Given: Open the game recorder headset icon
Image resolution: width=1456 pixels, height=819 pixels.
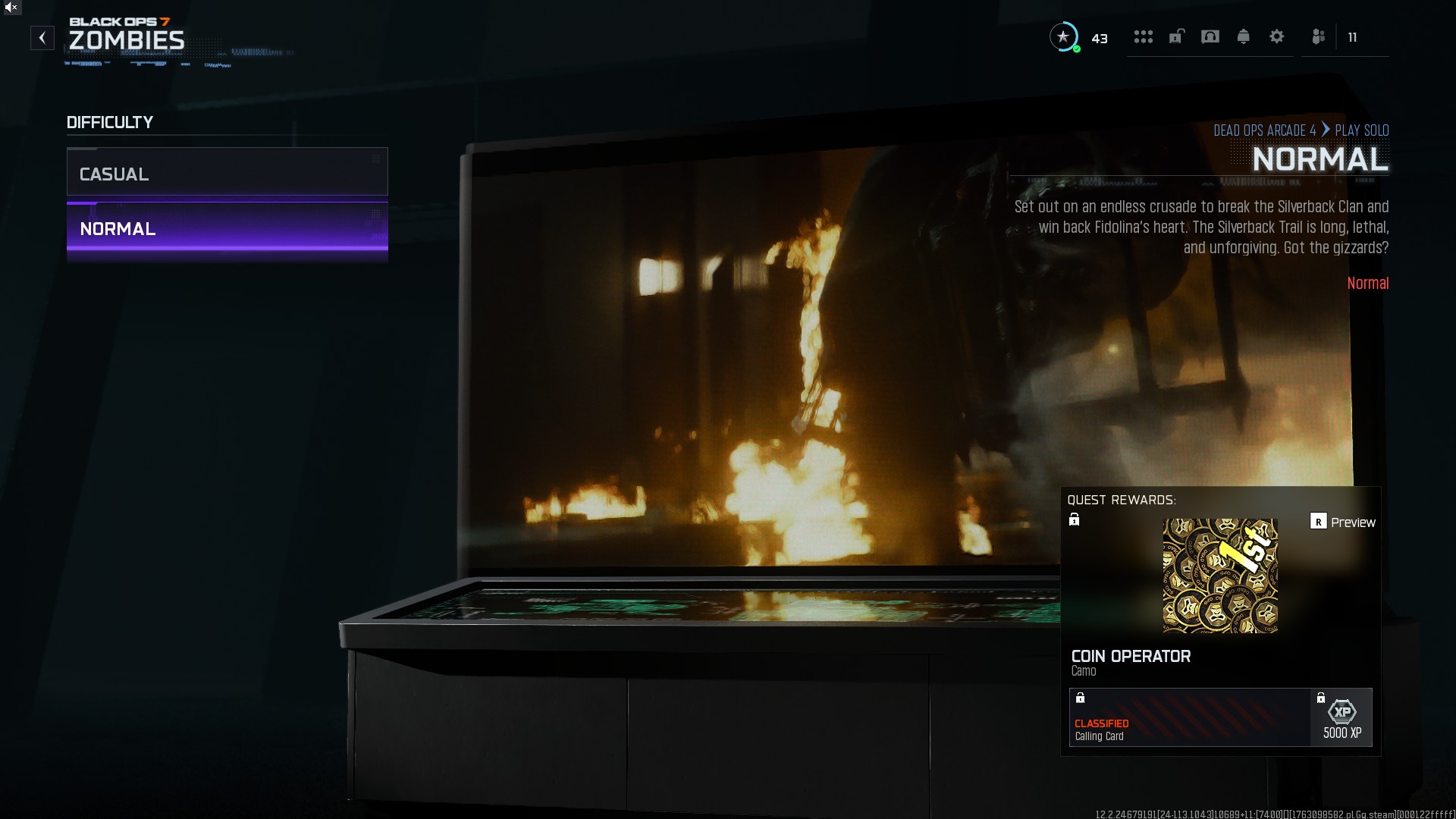Looking at the screenshot, I should (1210, 36).
